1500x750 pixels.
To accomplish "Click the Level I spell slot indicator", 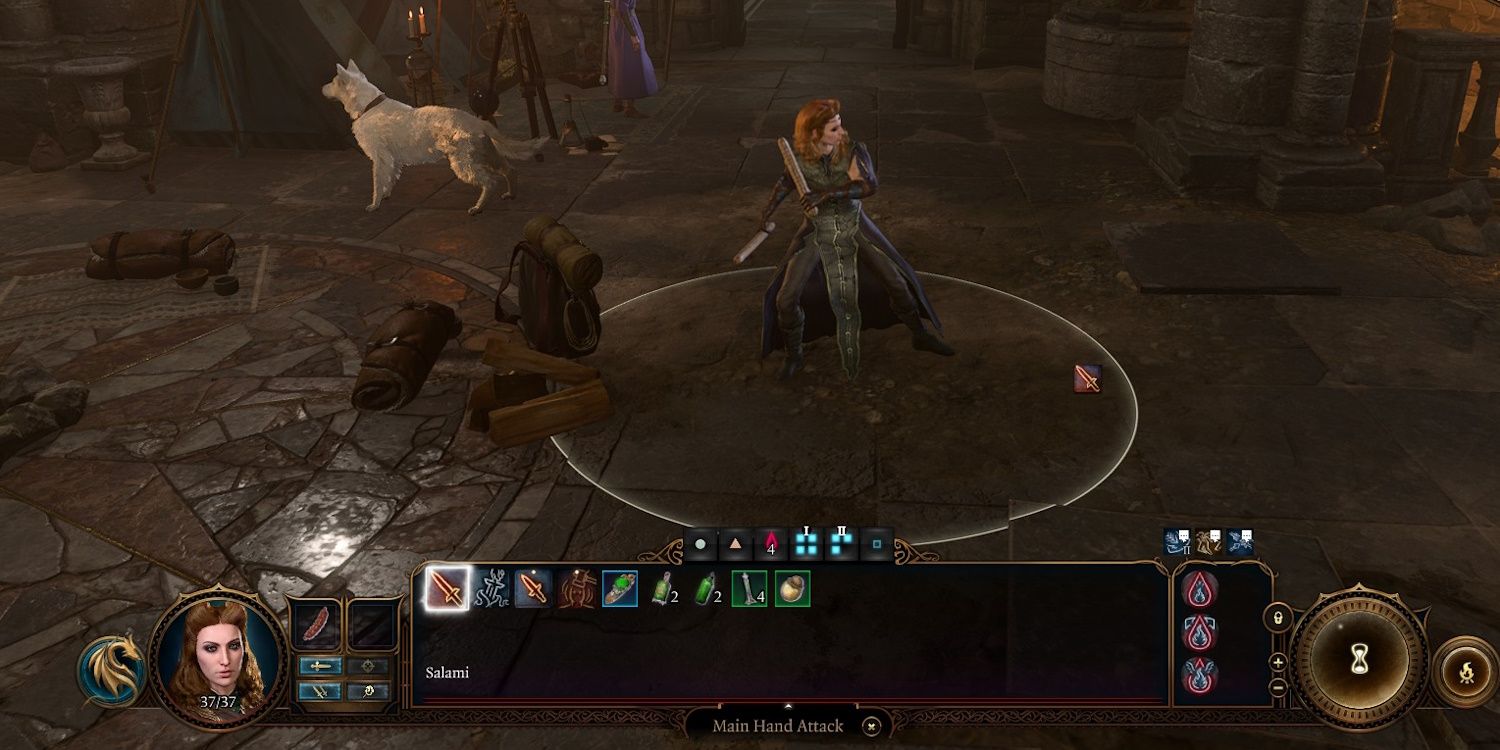I will [805, 543].
